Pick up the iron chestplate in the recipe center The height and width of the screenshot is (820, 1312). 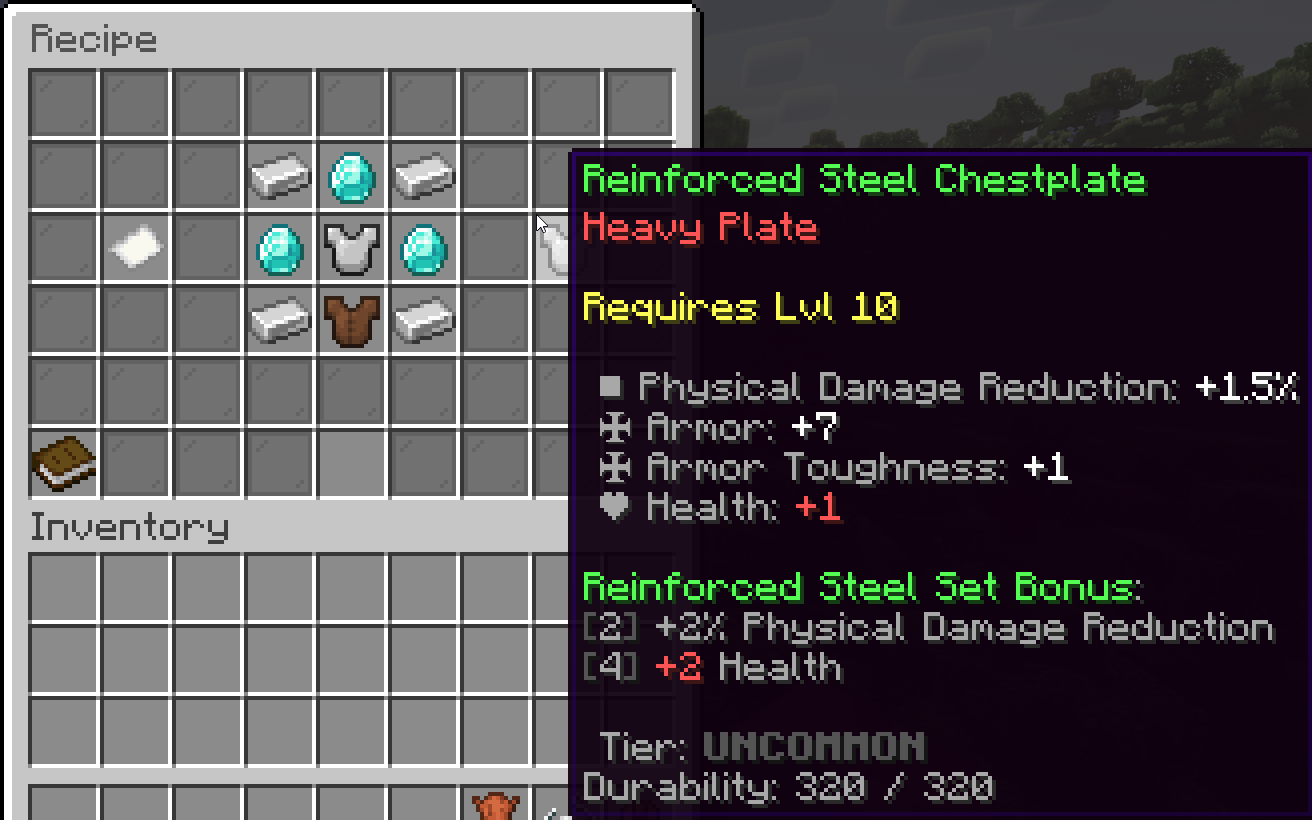[x=351, y=247]
